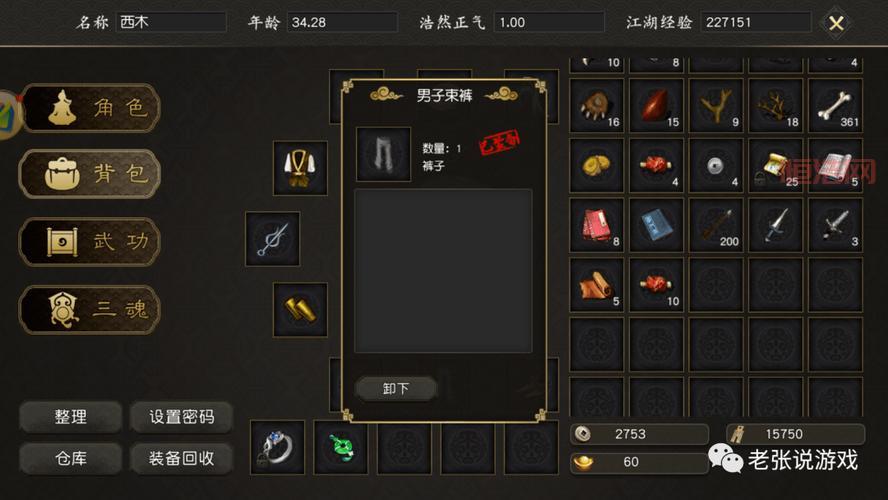Screen dimensions: 888x500
Task: Open the 装备回收 equipment recycling
Action: pyautogui.click(x=181, y=459)
